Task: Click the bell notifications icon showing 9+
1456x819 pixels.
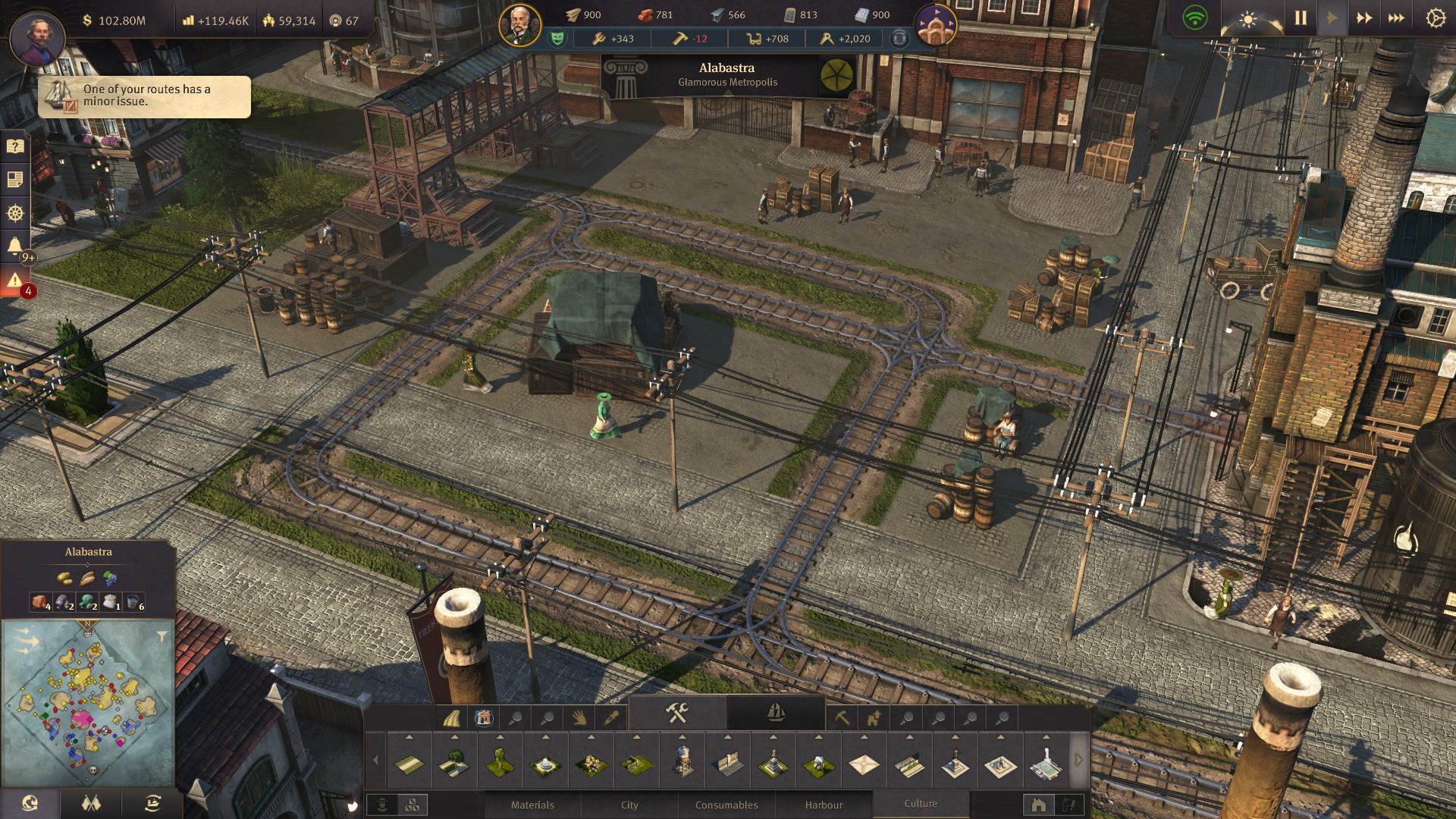Action: tap(14, 243)
